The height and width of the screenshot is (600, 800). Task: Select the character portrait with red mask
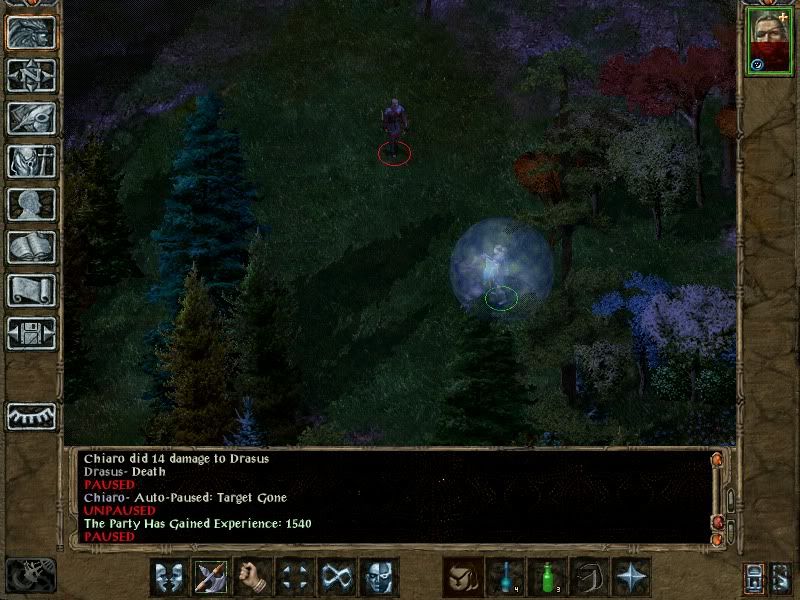[x=768, y=41]
